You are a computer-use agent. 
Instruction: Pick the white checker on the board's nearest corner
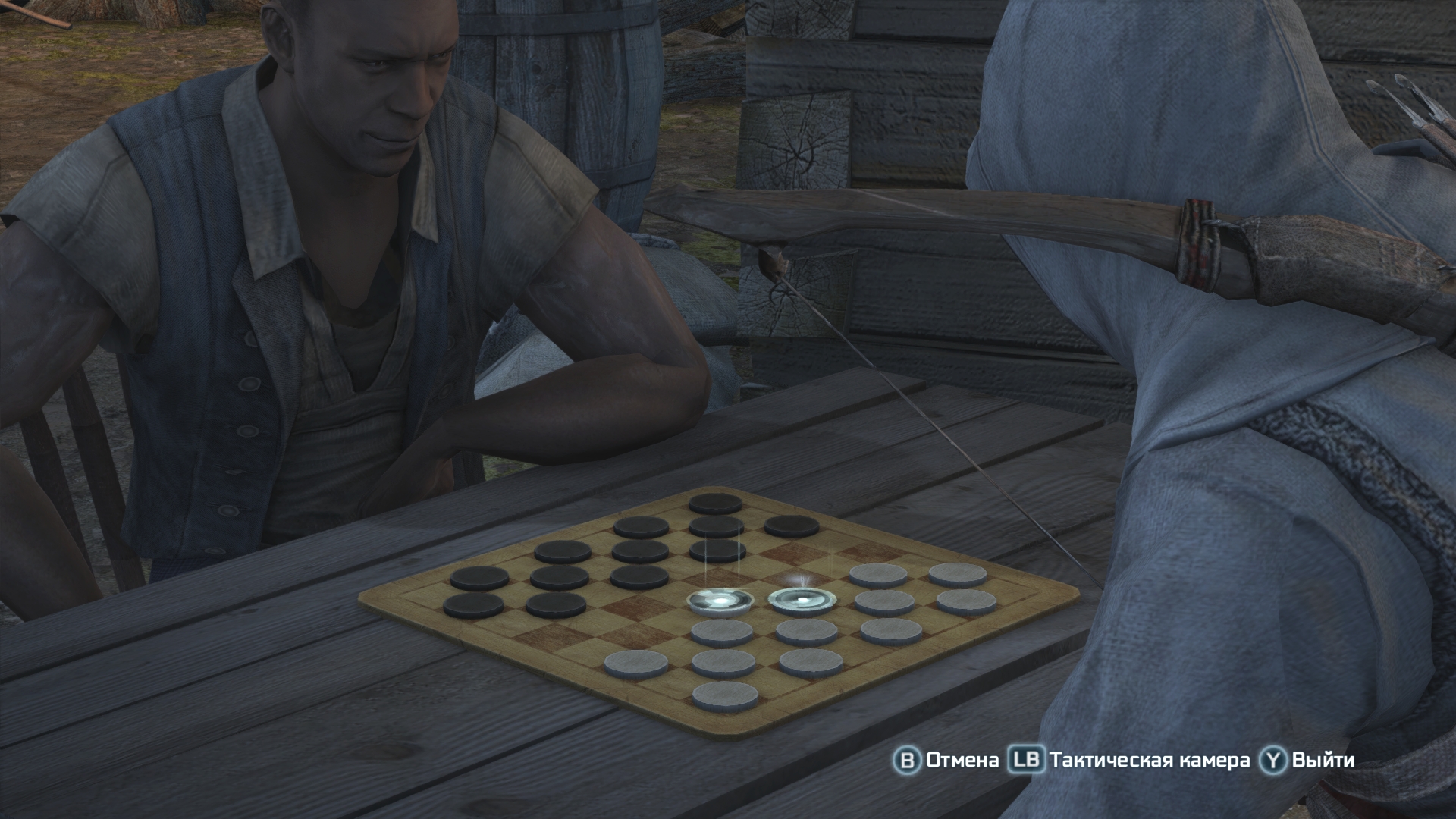pyautogui.click(x=726, y=694)
